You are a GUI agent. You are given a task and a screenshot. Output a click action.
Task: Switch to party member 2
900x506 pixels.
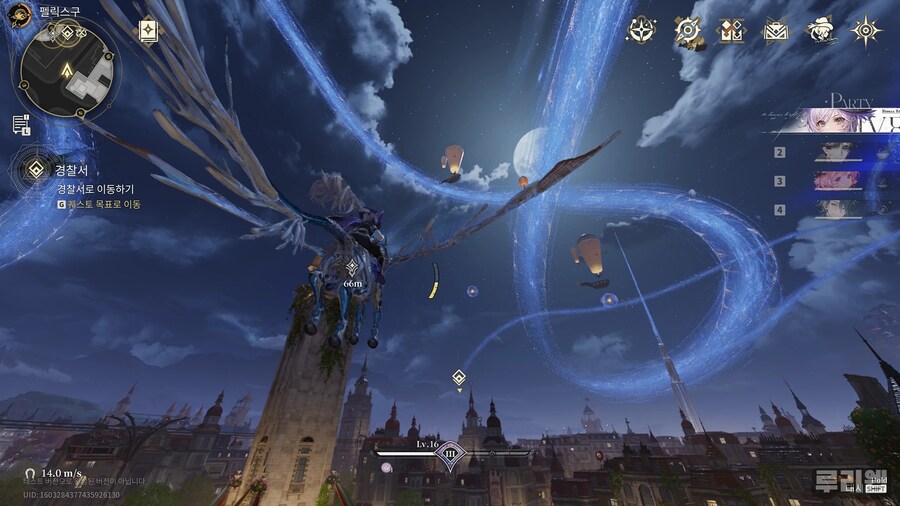click(838, 153)
